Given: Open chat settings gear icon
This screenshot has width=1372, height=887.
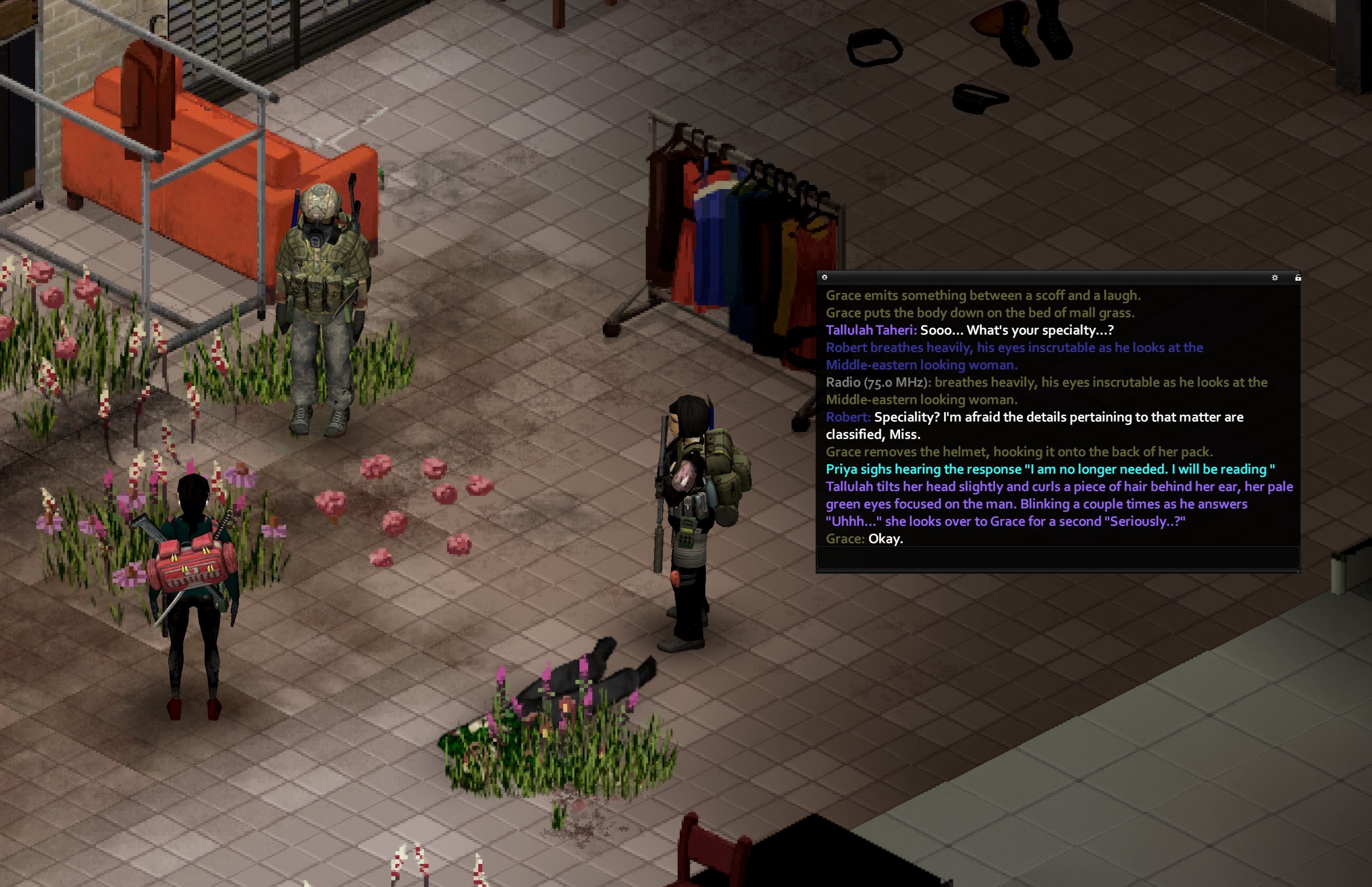Looking at the screenshot, I should click(1275, 278).
